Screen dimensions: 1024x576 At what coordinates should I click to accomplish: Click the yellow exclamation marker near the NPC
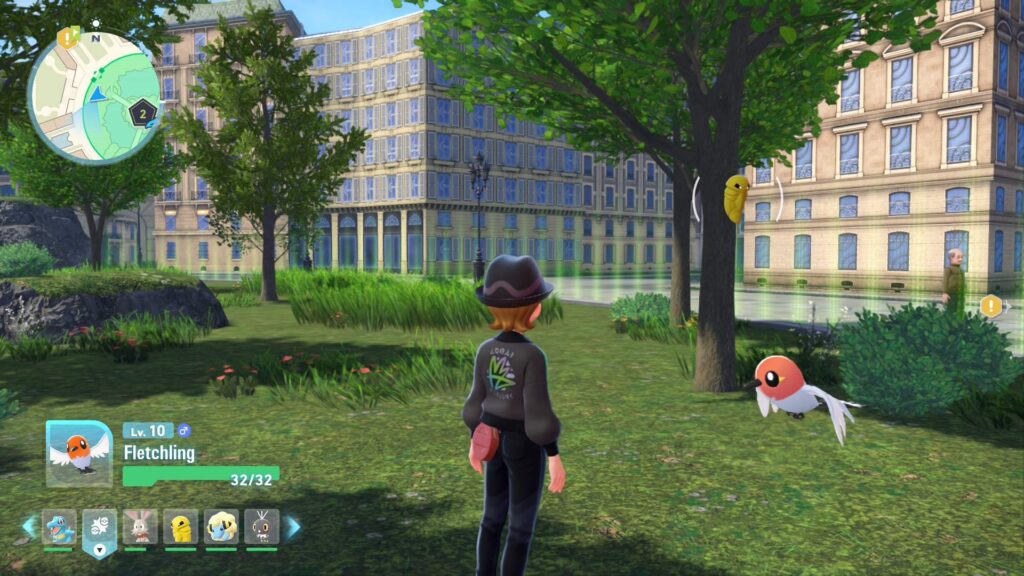point(990,306)
